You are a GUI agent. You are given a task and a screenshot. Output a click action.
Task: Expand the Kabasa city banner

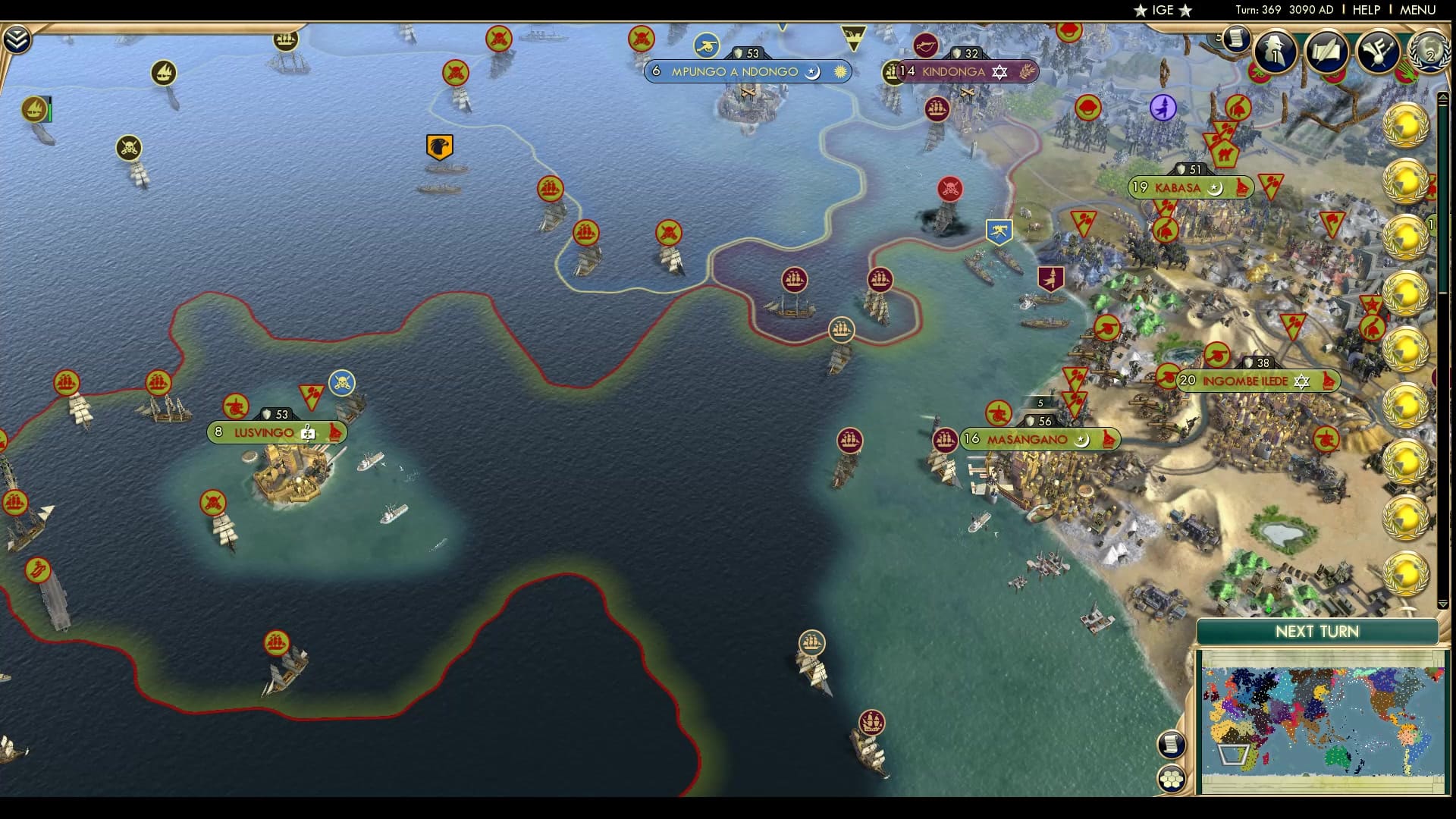pos(1189,187)
